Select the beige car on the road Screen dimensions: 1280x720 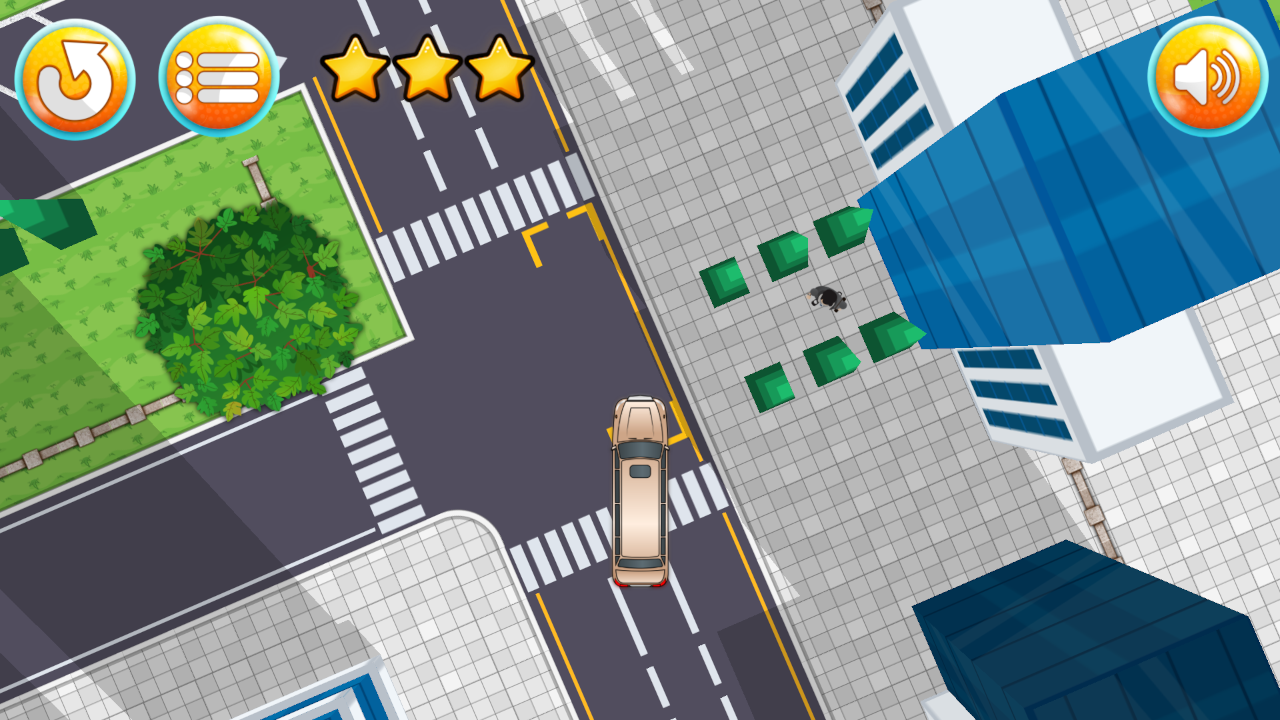[640, 490]
